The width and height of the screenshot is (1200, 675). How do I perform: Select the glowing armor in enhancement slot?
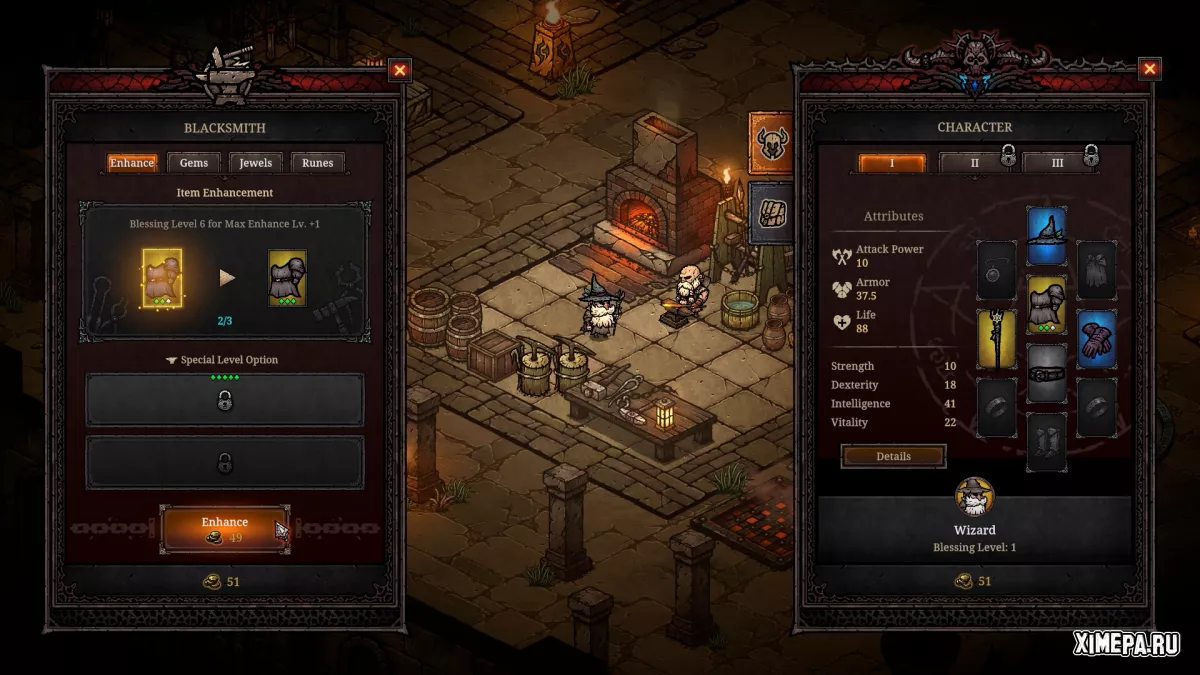click(x=162, y=277)
